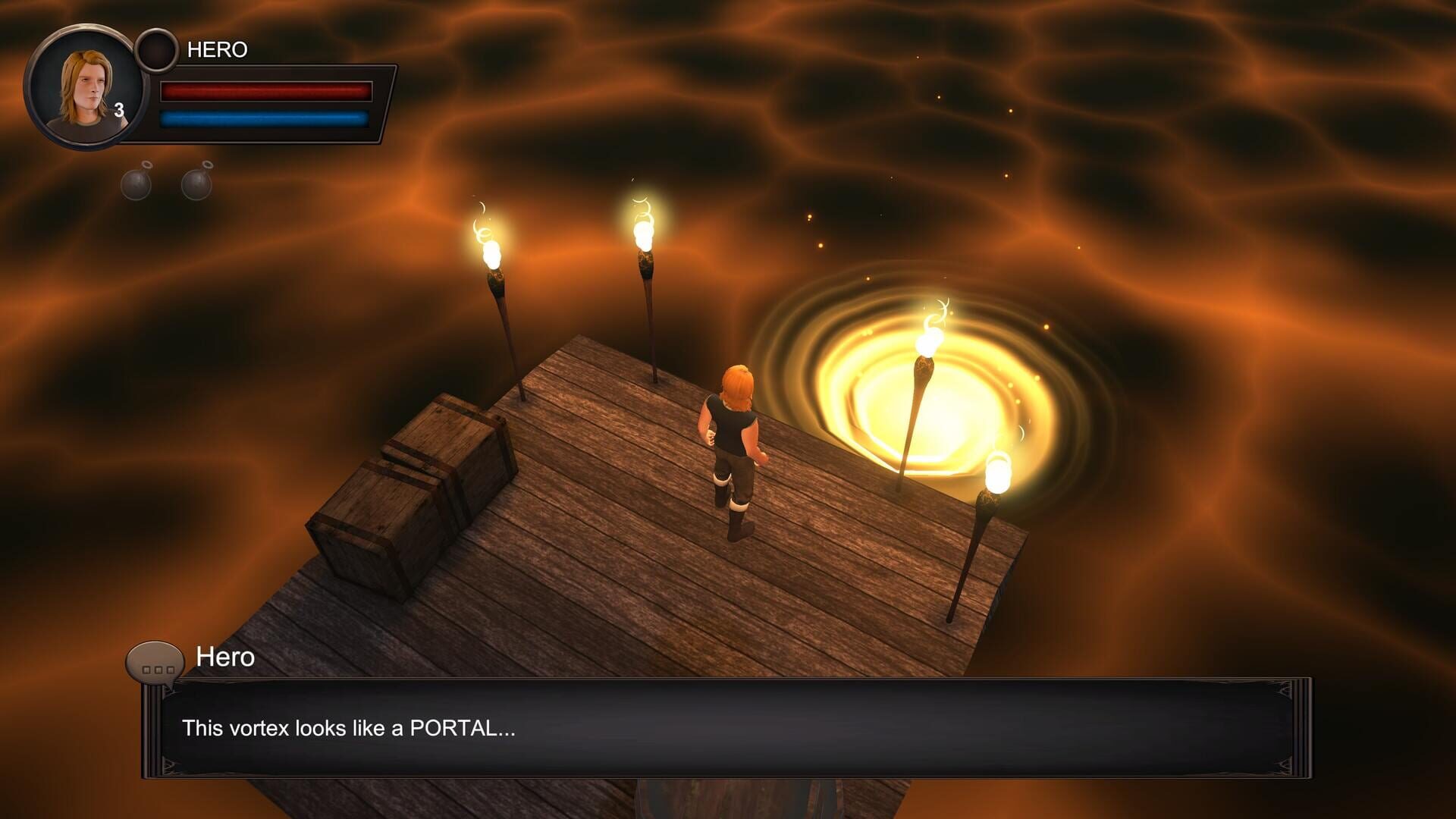Click the red health bar
The image size is (1456, 819).
click(x=265, y=91)
